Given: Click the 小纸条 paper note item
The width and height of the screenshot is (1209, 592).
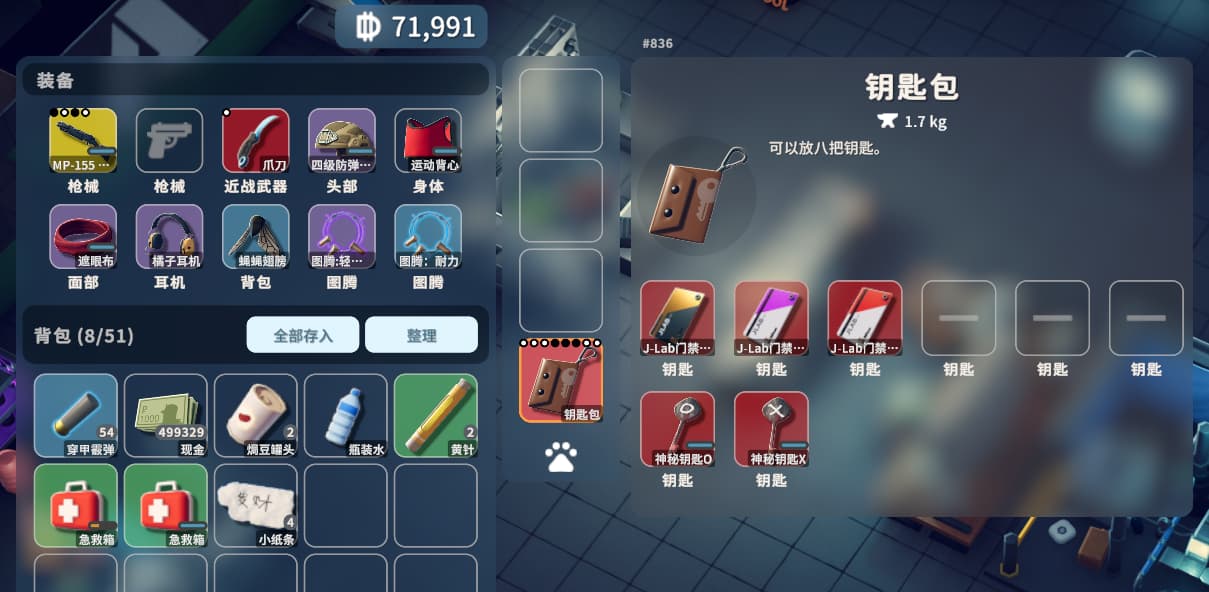Looking at the screenshot, I should coord(255,505).
